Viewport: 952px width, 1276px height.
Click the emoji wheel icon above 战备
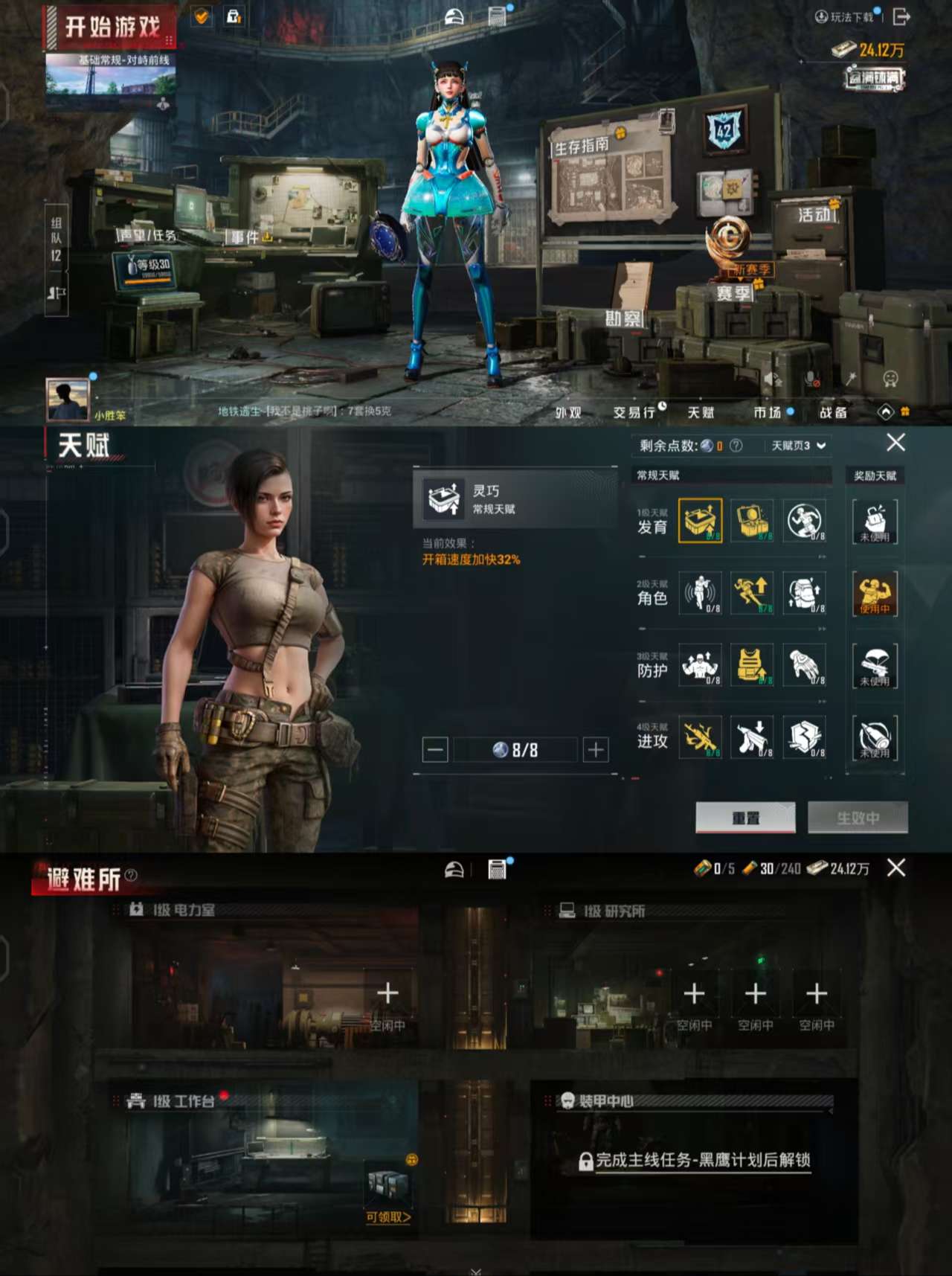[x=890, y=378]
